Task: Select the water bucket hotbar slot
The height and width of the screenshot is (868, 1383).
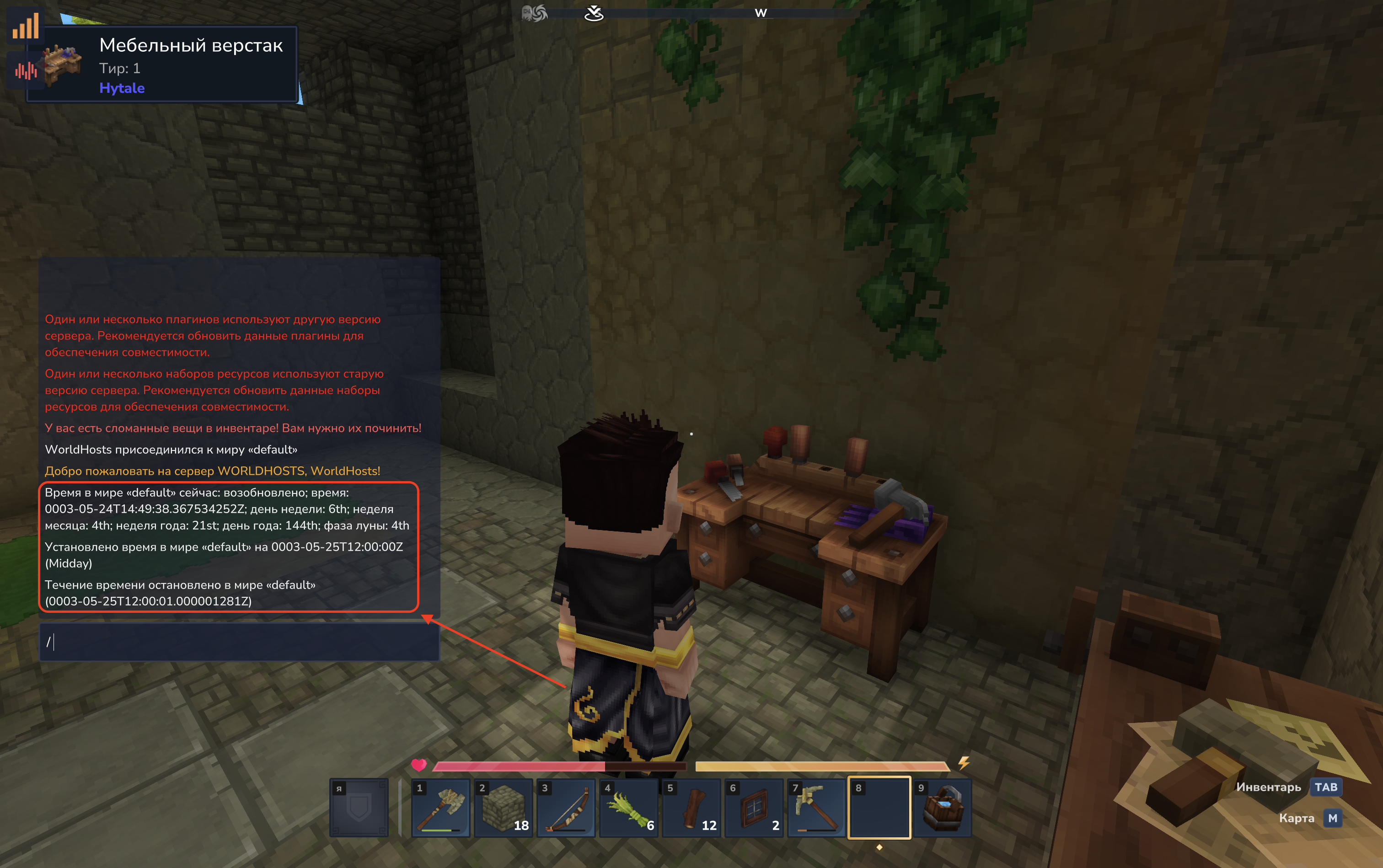Action: pyautogui.click(x=942, y=808)
